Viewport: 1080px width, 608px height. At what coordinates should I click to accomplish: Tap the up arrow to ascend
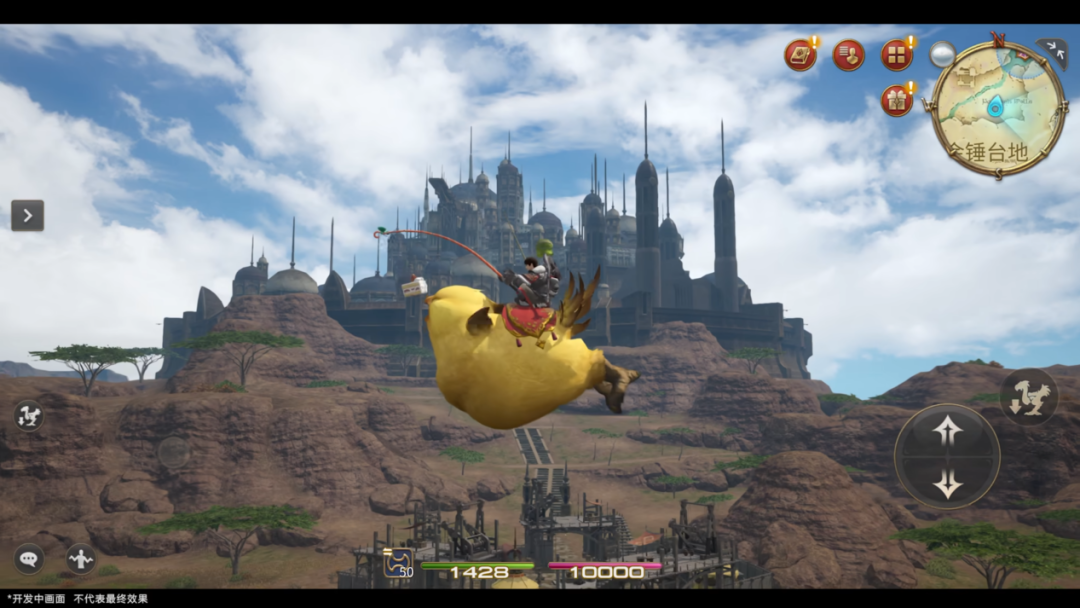click(x=947, y=431)
